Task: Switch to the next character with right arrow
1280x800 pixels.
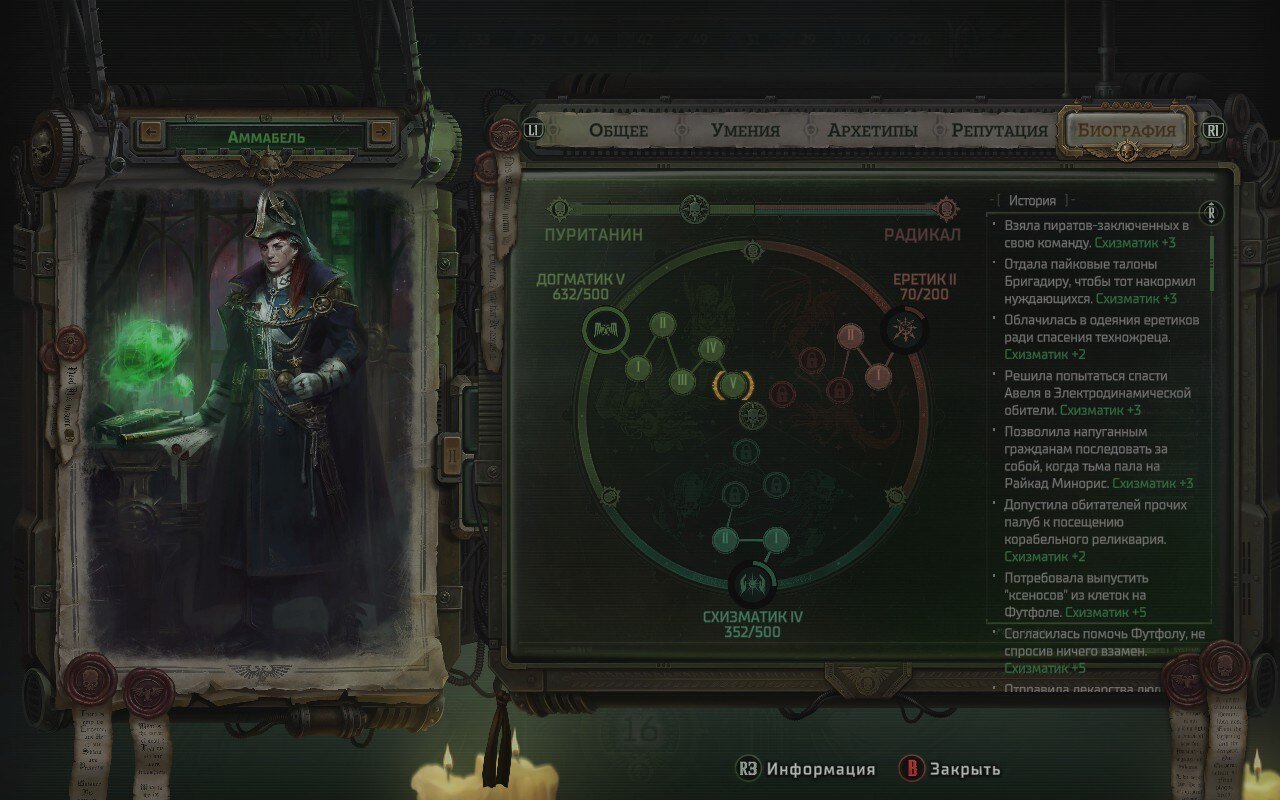Action: pyautogui.click(x=381, y=132)
